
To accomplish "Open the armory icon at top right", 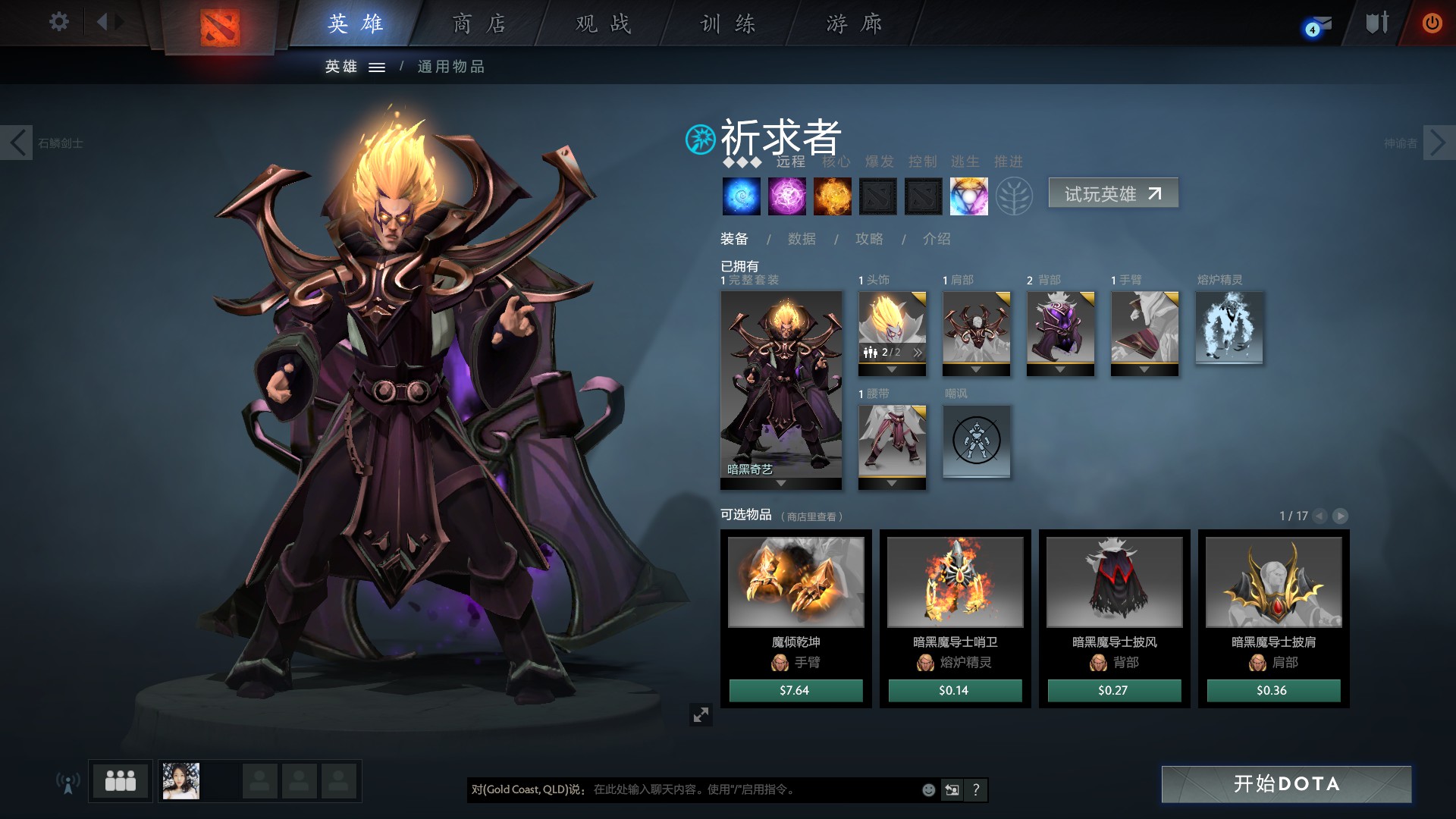I will [1375, 22].
